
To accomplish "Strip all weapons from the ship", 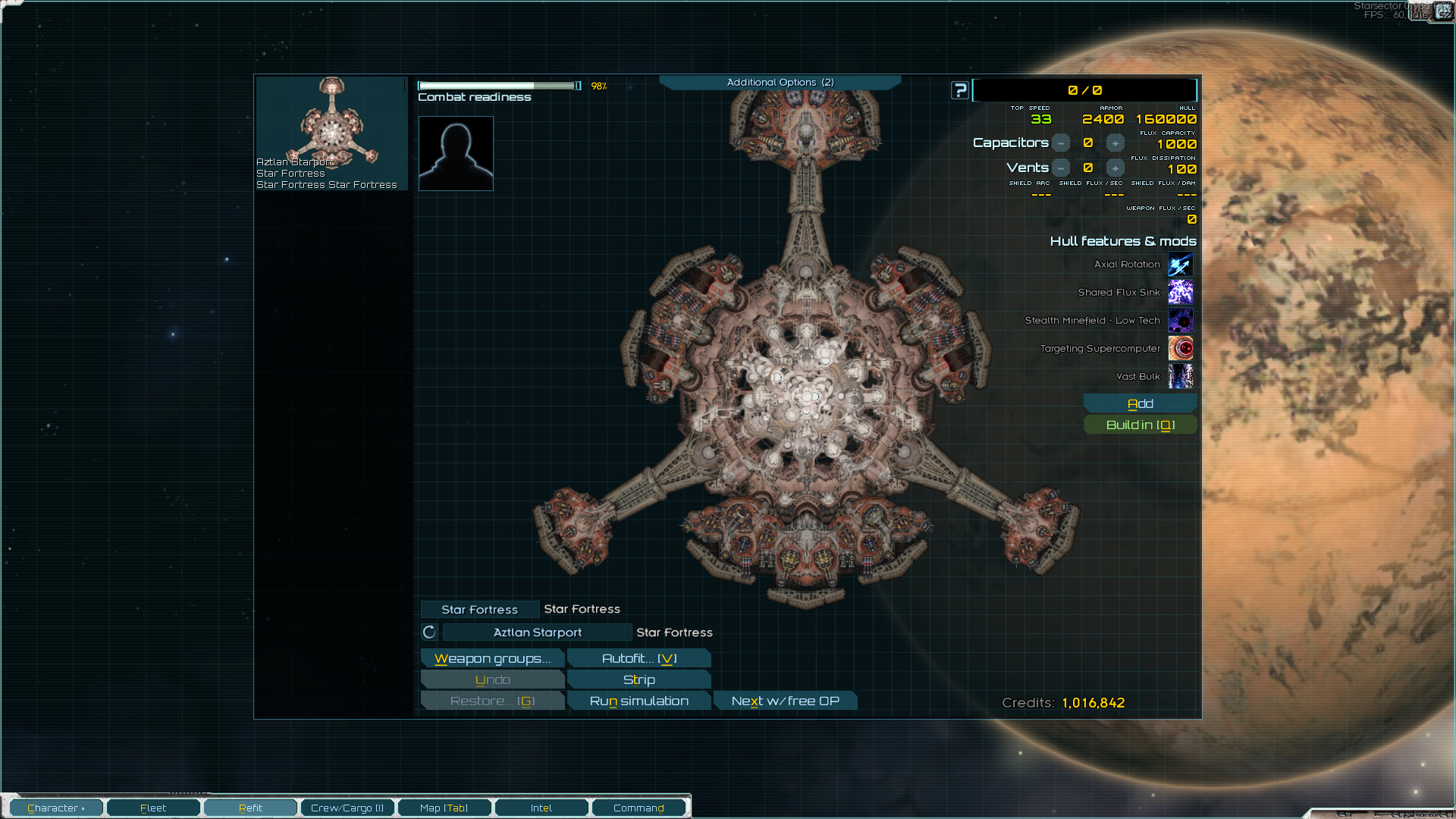I will tap(639, 679).
